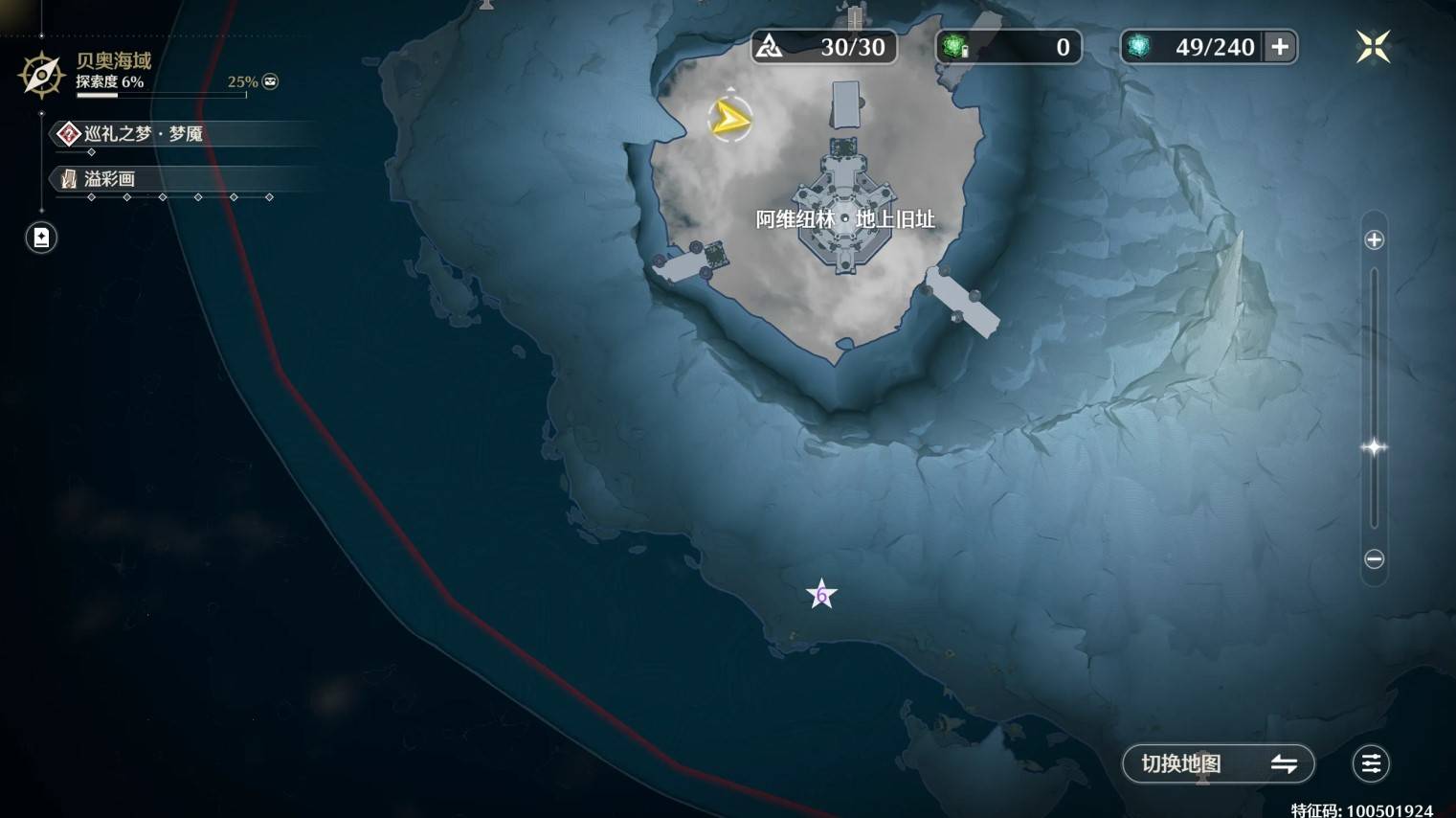Click the map zoom slider handle

point(1374,447)
